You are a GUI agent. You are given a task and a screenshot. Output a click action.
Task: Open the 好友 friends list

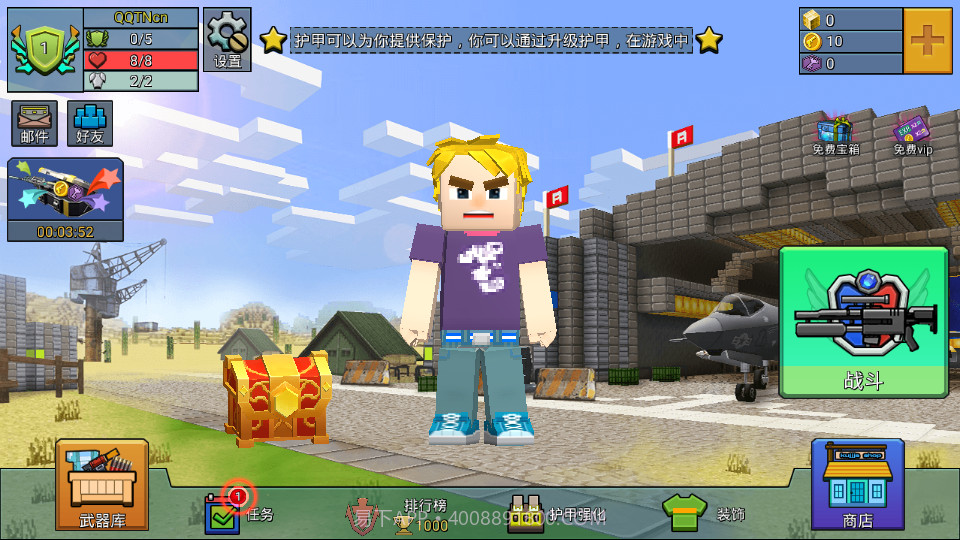pos(90,123)
